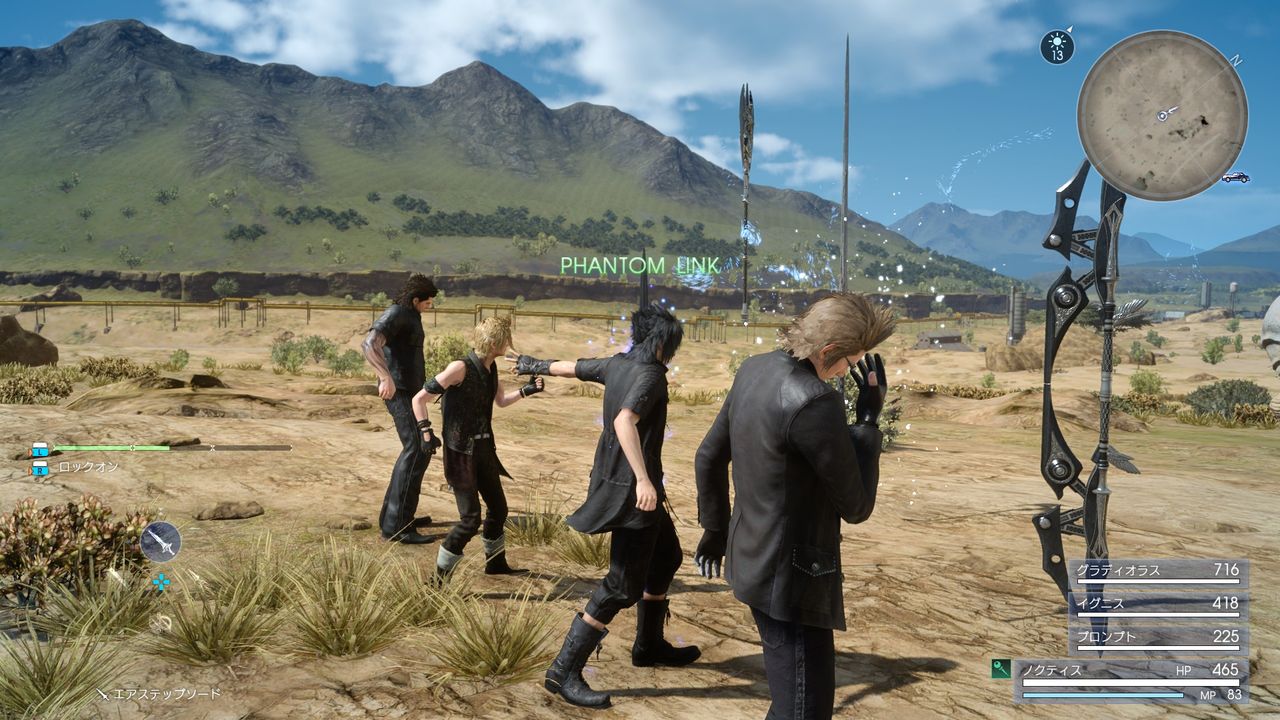Screen dimensions: 1280x720
Task: Choose Prompto (プロンプト) party row
Action: pyautogui.click(x=1158, y=637)
